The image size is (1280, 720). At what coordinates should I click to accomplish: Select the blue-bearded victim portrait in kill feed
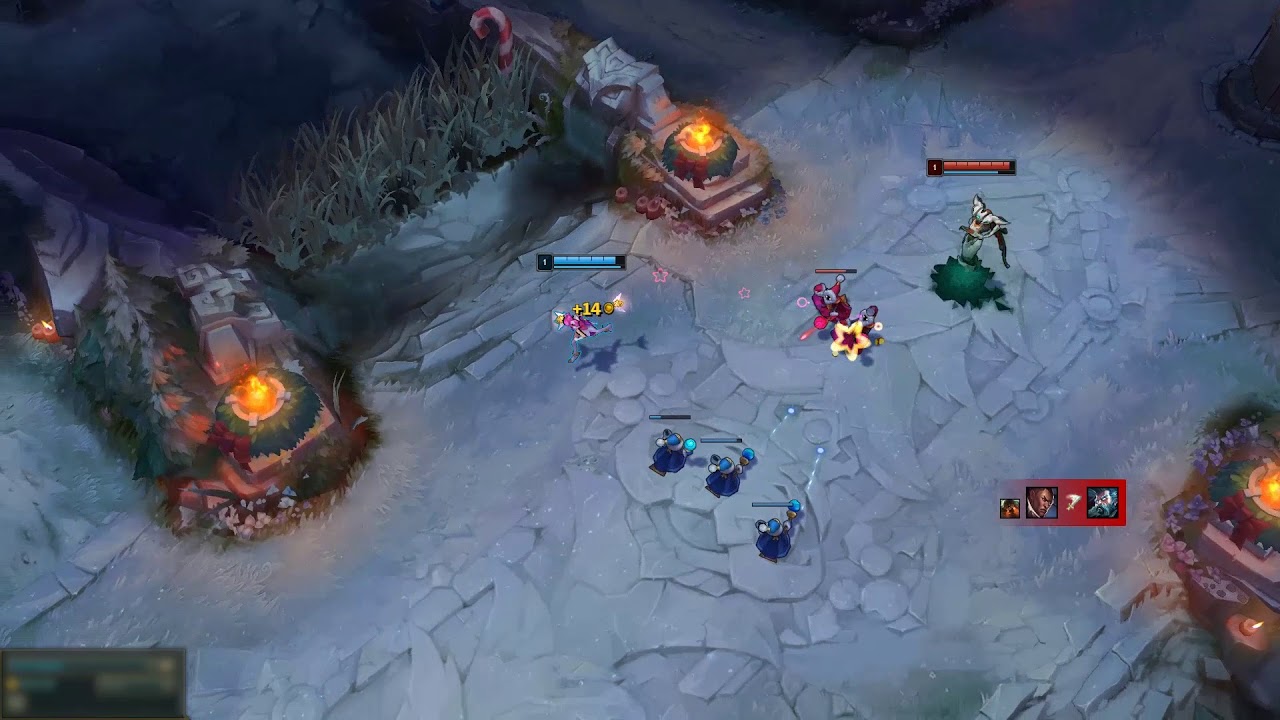[1102, 502]
